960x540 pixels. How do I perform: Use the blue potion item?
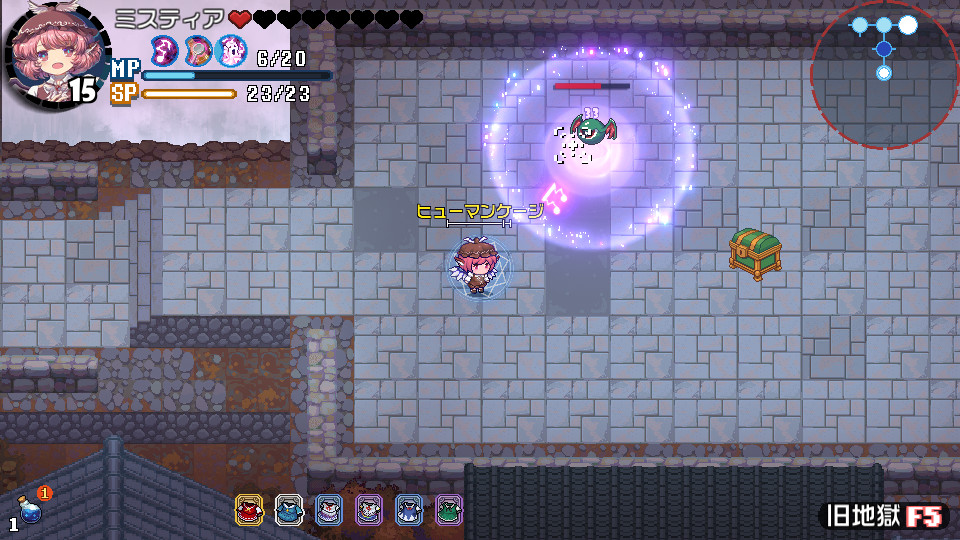pyautogui.click(x=31, y=512)
